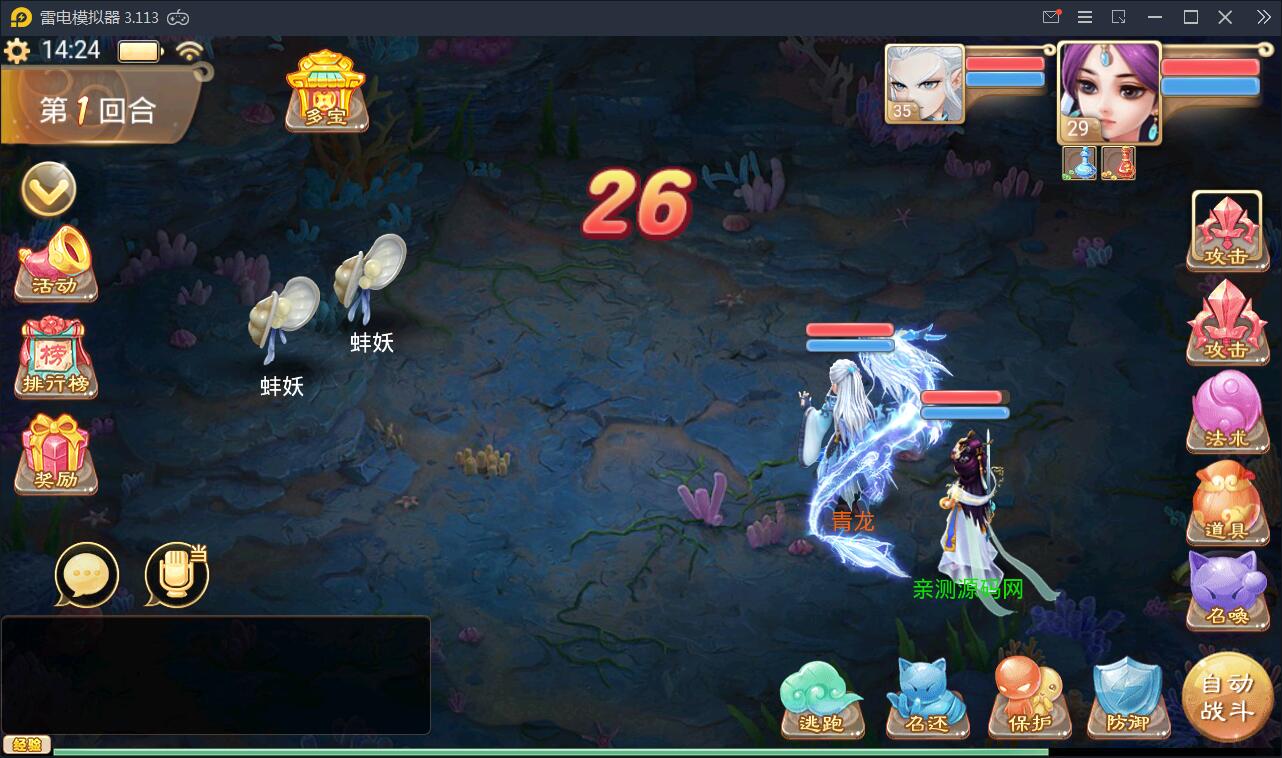Toggle the voice microphone on
The height and width of the screenshot is (758, 1282).
(x=176, y=575)
